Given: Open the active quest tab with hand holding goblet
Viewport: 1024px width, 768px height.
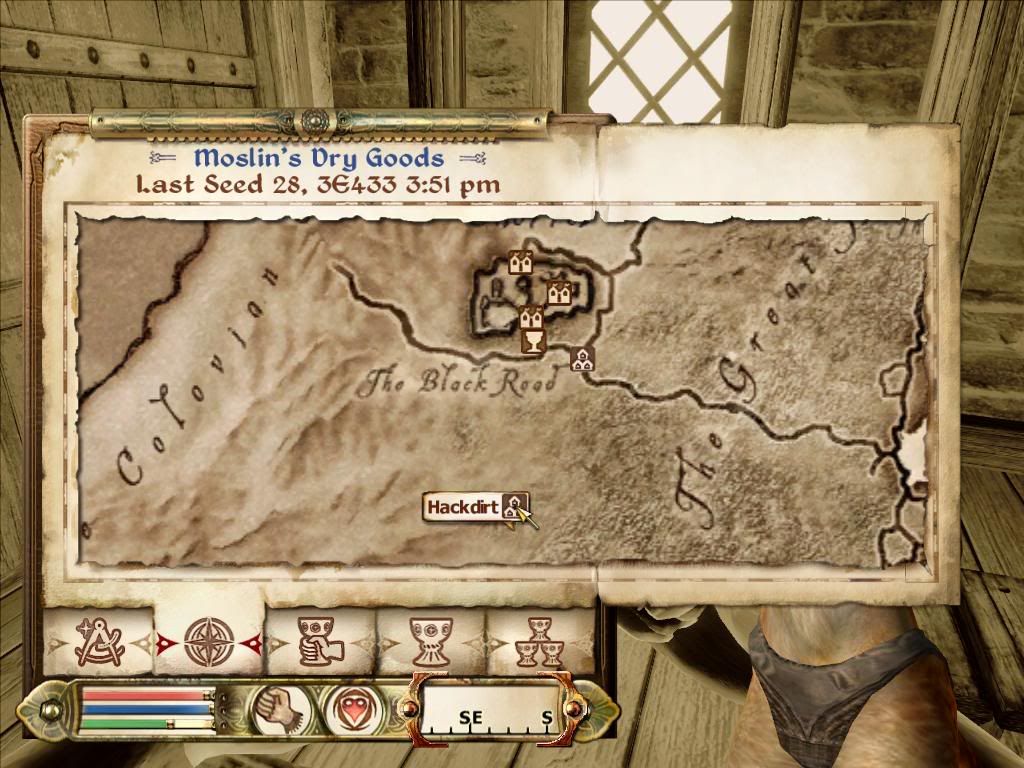Looking at the screenshot, I should (320, 640).
